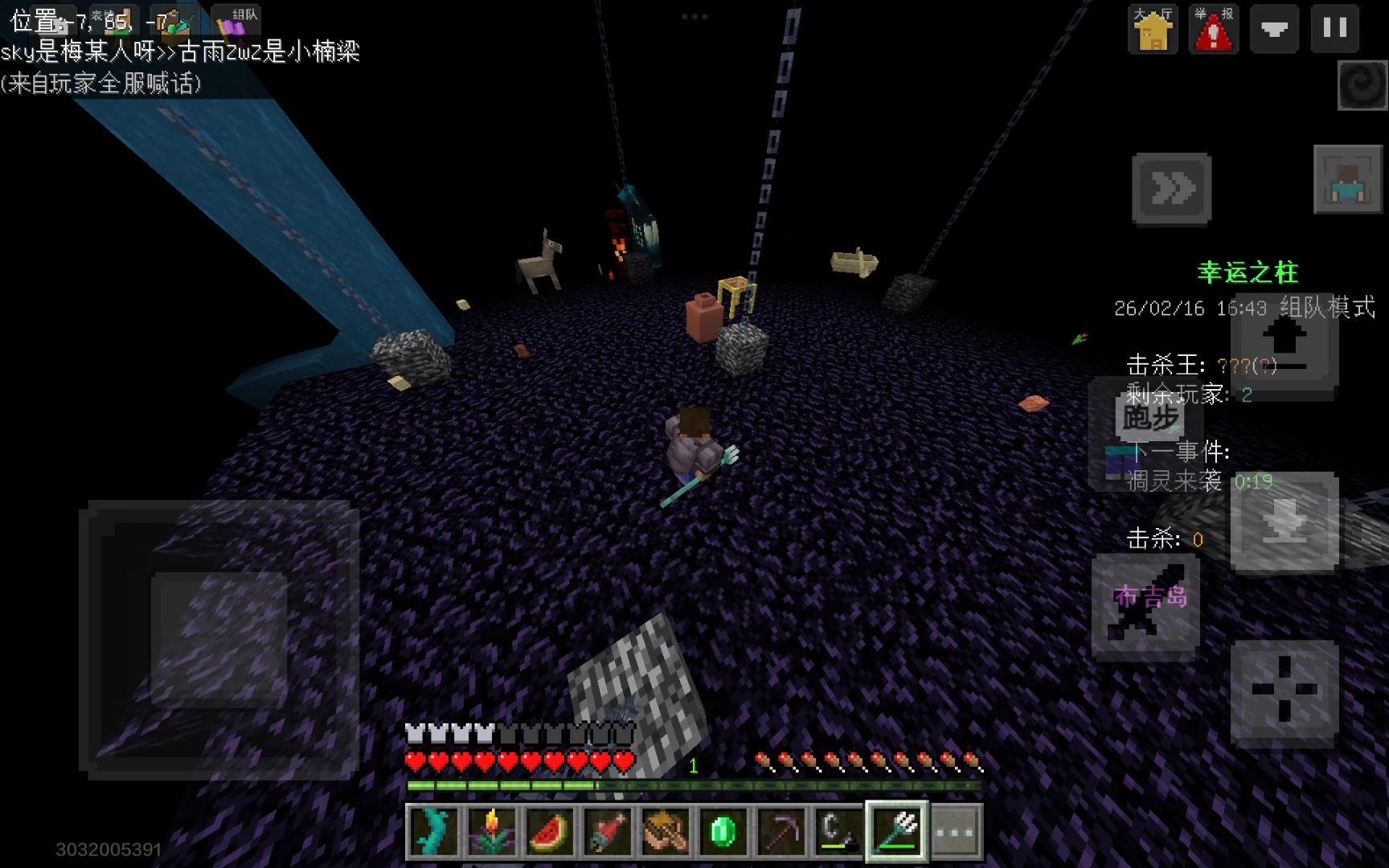This screenshot has width=1389, height=868.
Task: Toggle the player perspective button
Action: click(1347, 180)
